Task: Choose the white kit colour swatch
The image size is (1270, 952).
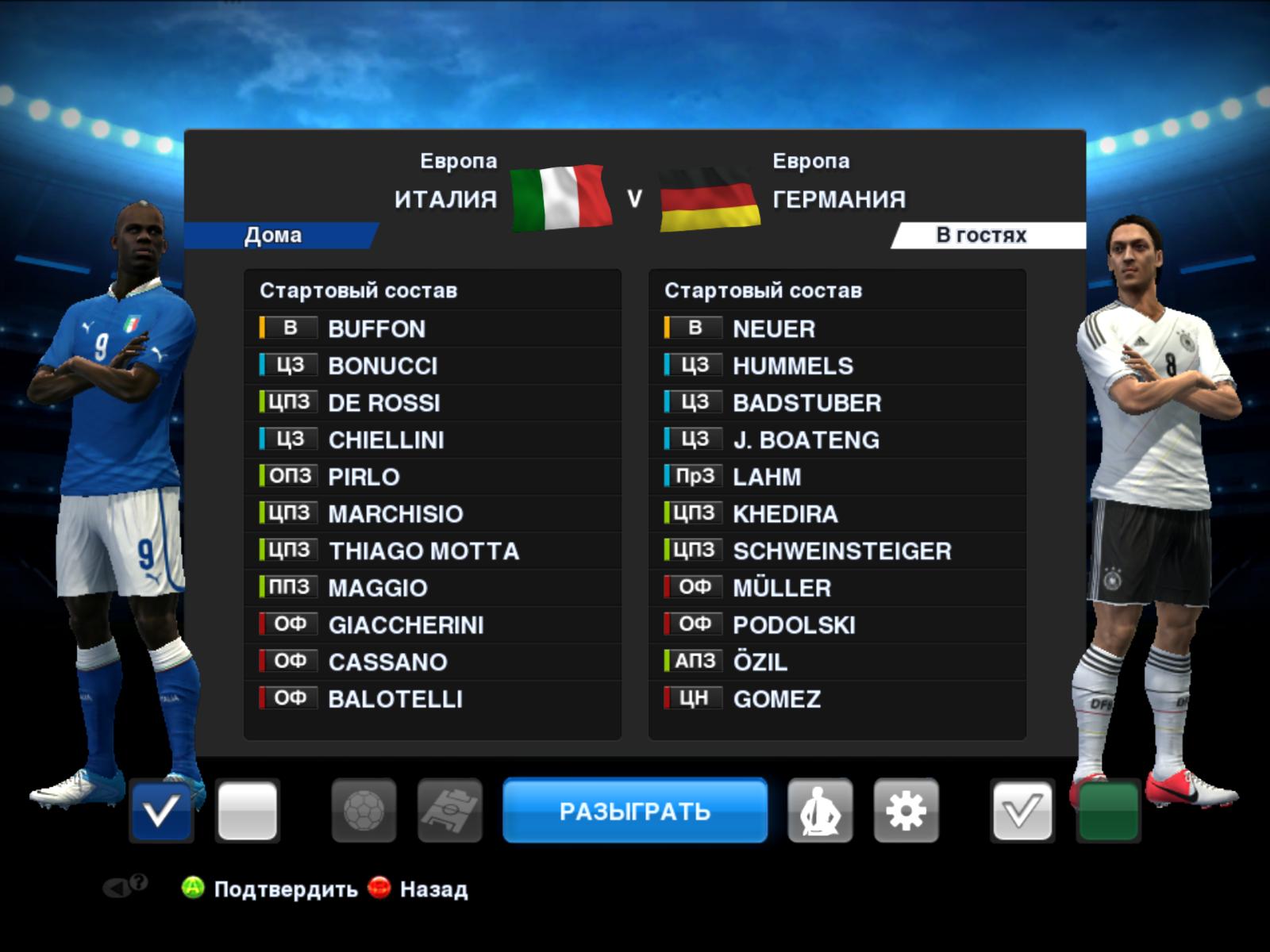Action: pos(248,811)
